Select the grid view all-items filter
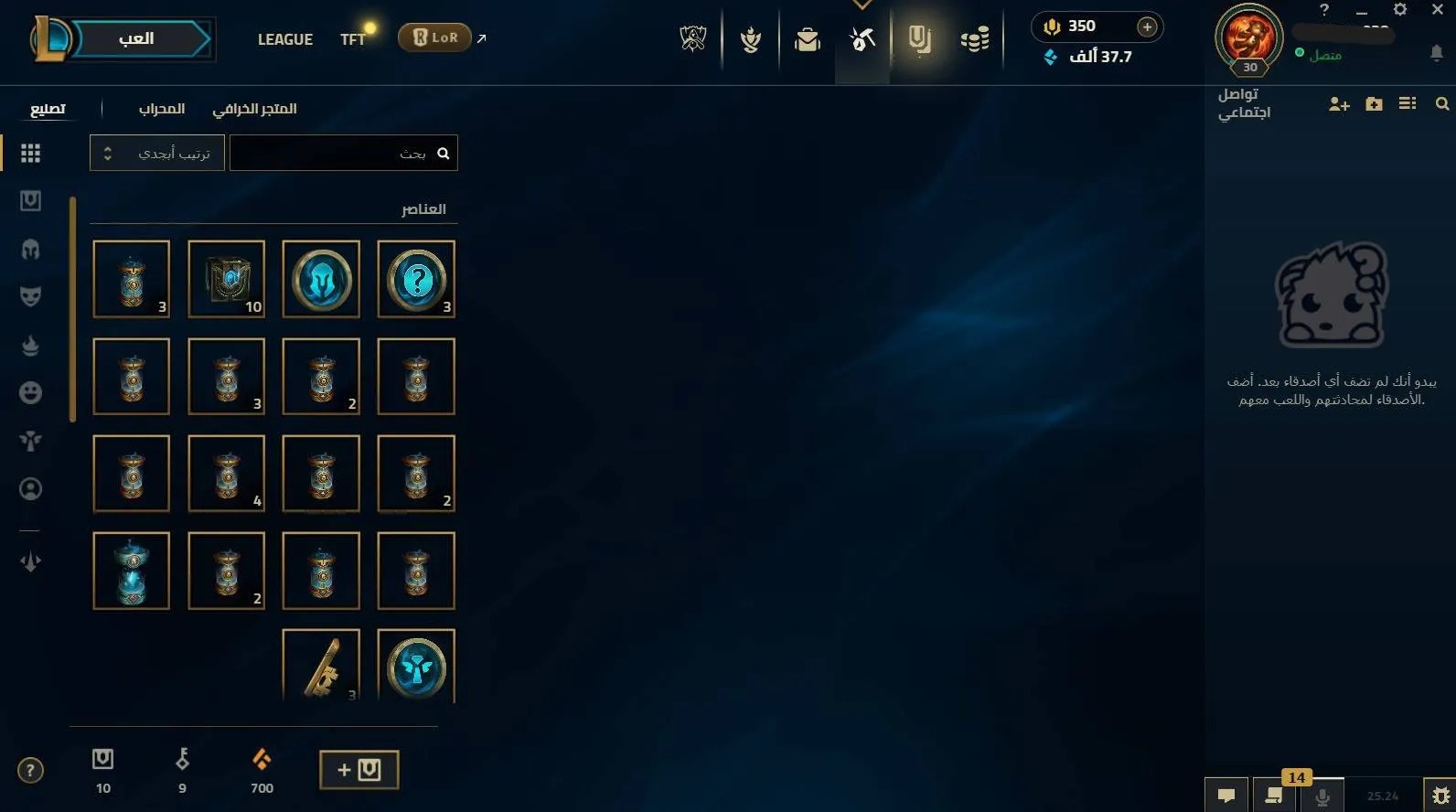1456x812 pixels. (x=30, y=153)
